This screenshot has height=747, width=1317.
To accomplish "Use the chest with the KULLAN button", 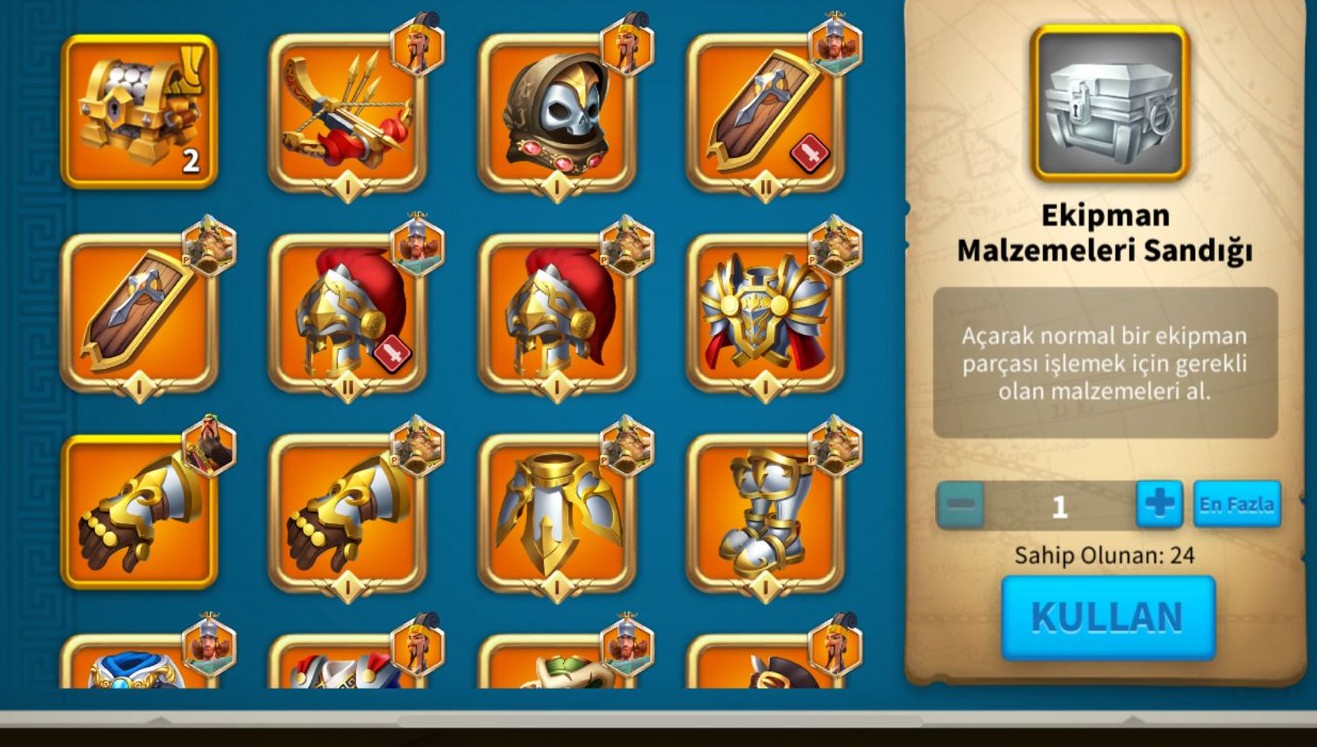I will click(1108, 616).
